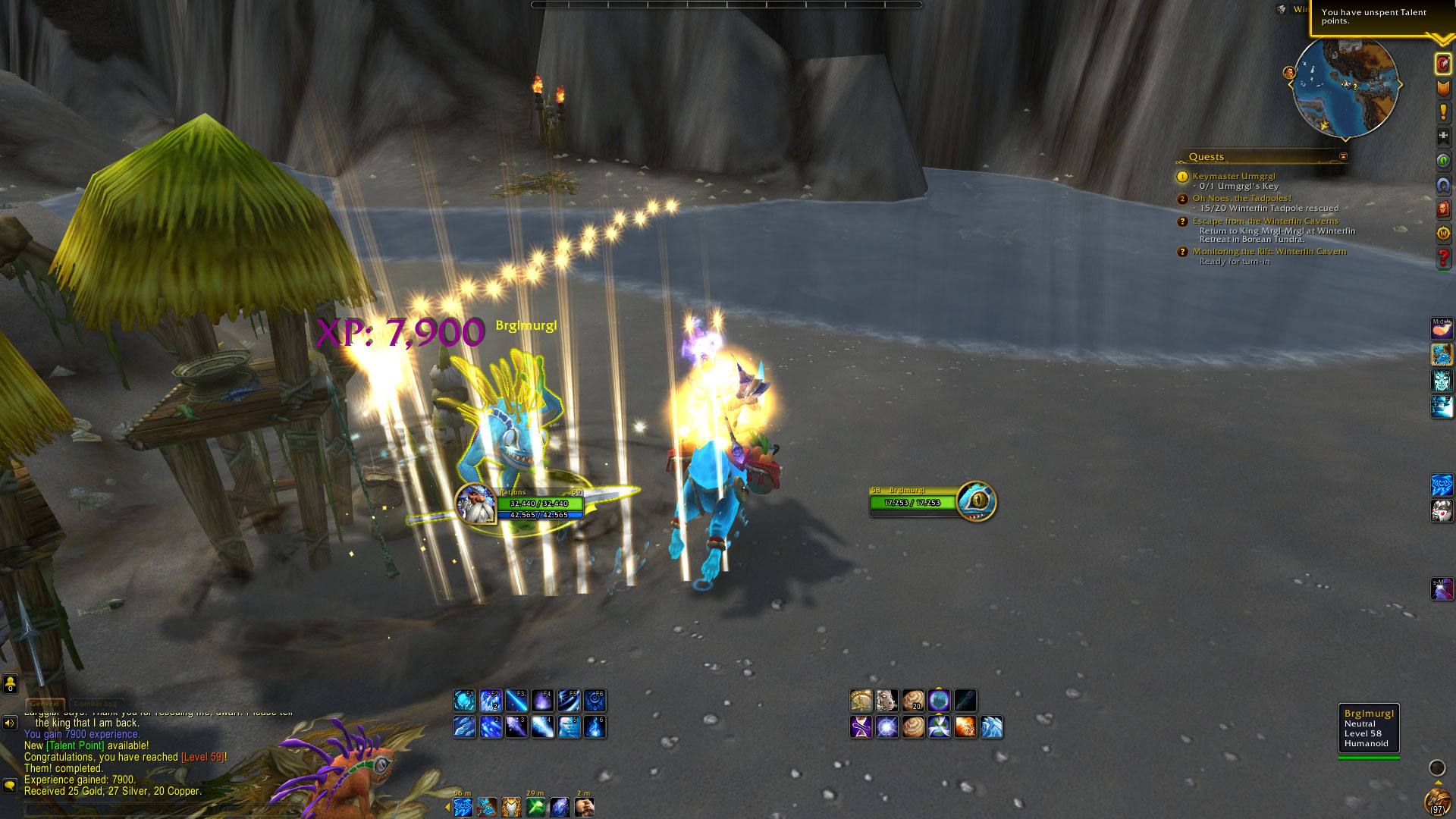
Task: Open the backpack bag button
Action: 1436,802
